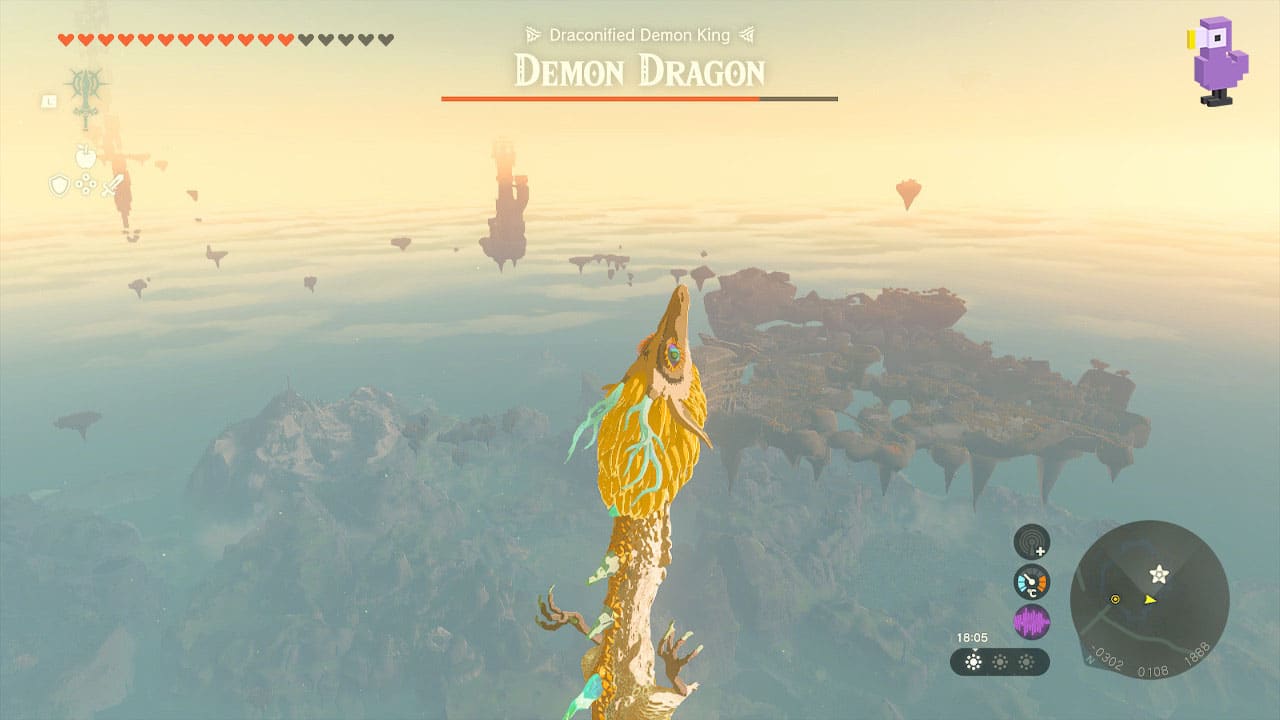The width and height of the screenshot is (1280, 720).
Task: Click the Draconified Demon King subtitle
Action: coord(638,34)
